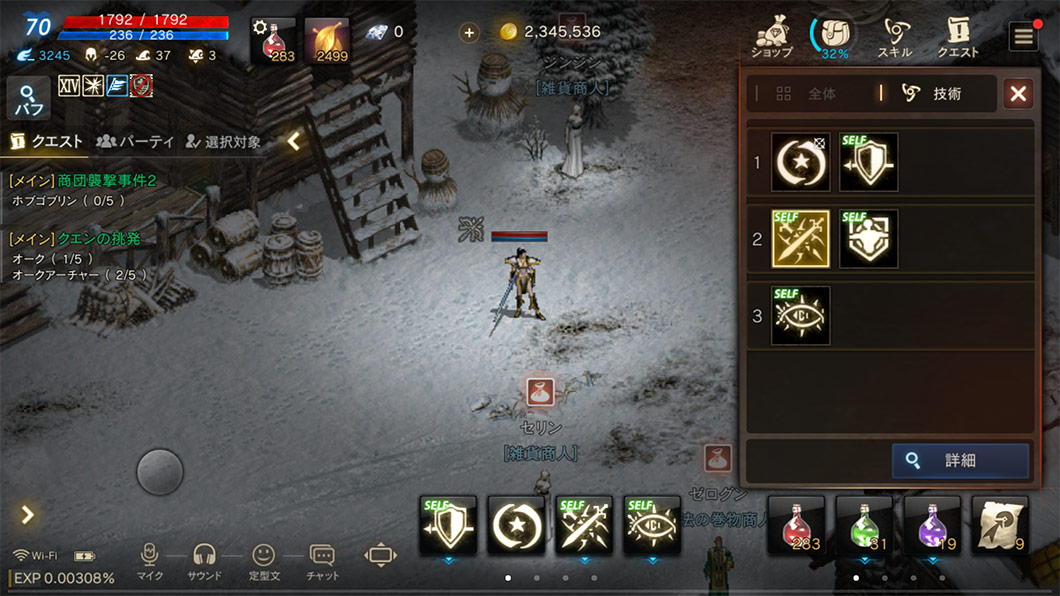Open the バフ buff search button
The height and width of the screenshot is (596, 1060).
coord(28,99)
